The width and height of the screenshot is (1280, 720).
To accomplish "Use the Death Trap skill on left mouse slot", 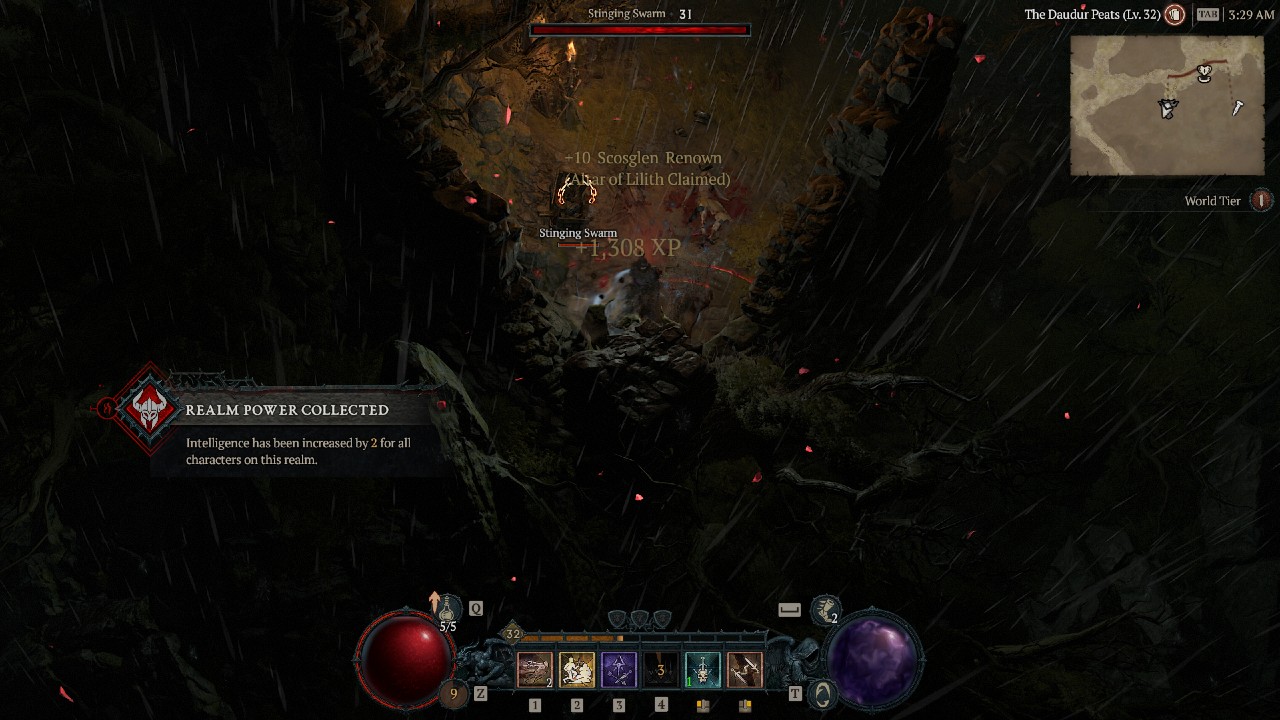I will [x=702, y=670].
